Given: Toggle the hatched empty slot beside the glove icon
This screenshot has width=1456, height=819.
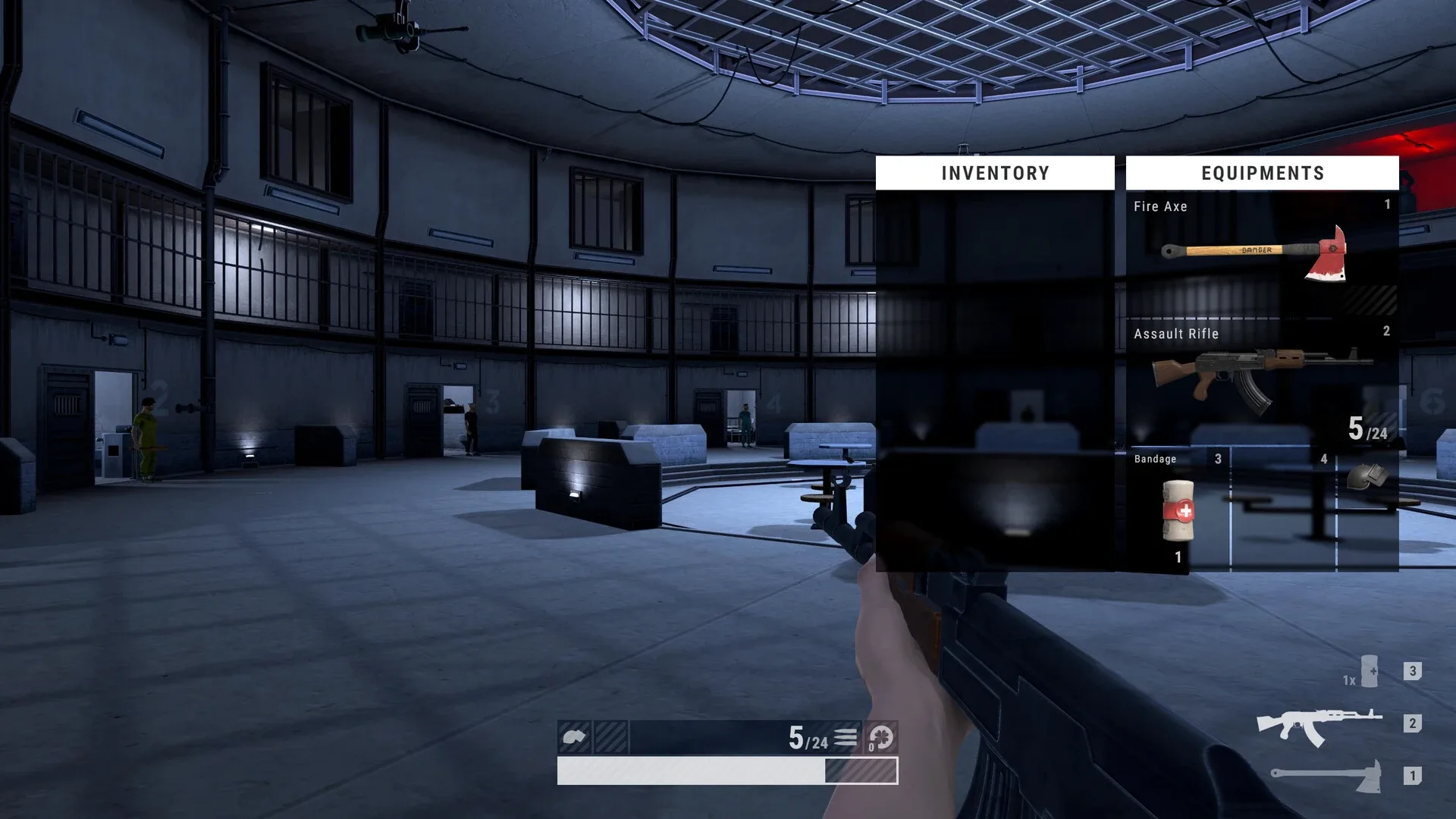Looking at the screenshot, I should 612,735.
